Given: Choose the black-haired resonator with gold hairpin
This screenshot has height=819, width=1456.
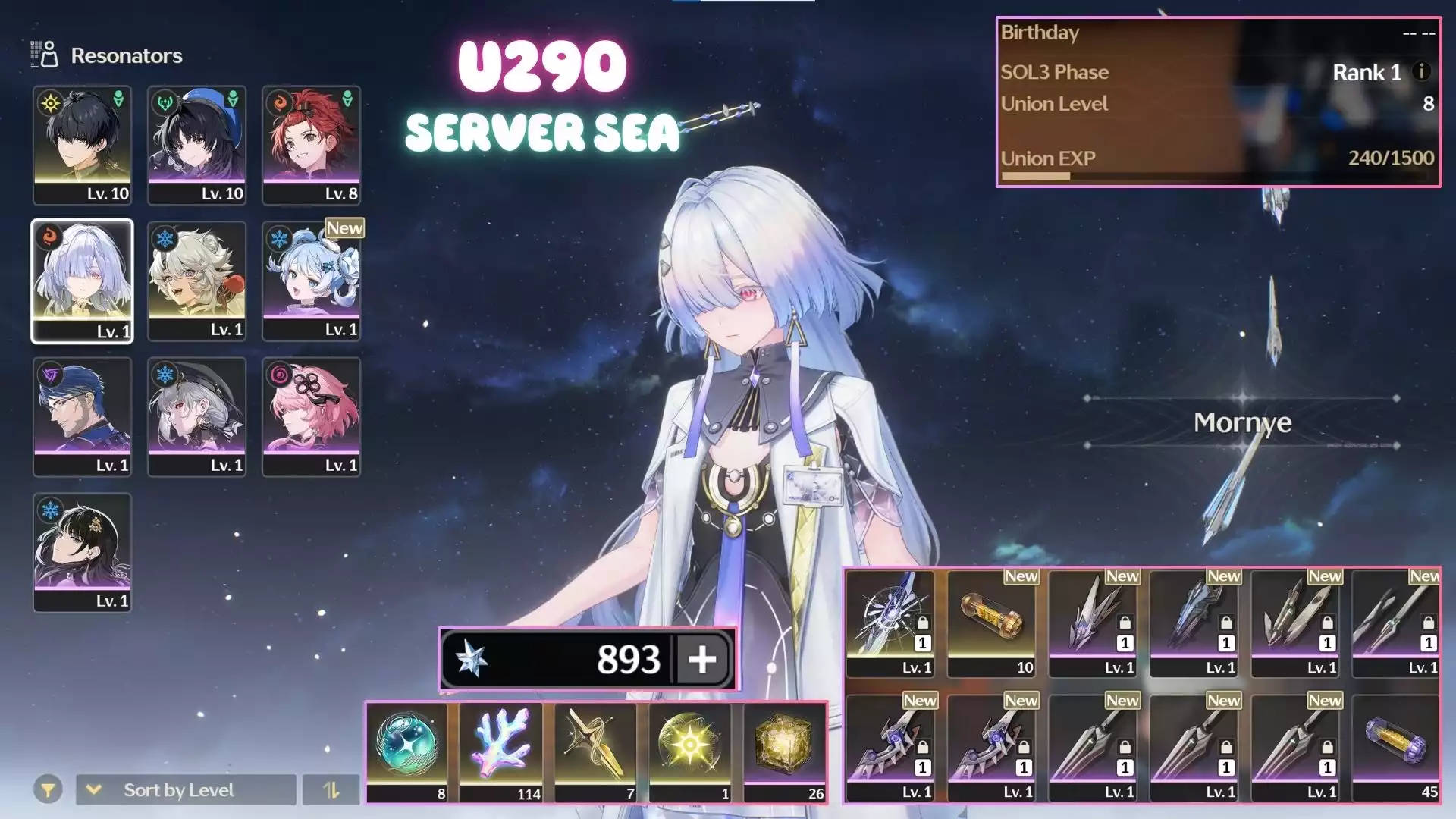Looking at the screenshot, I should point(82,552).
